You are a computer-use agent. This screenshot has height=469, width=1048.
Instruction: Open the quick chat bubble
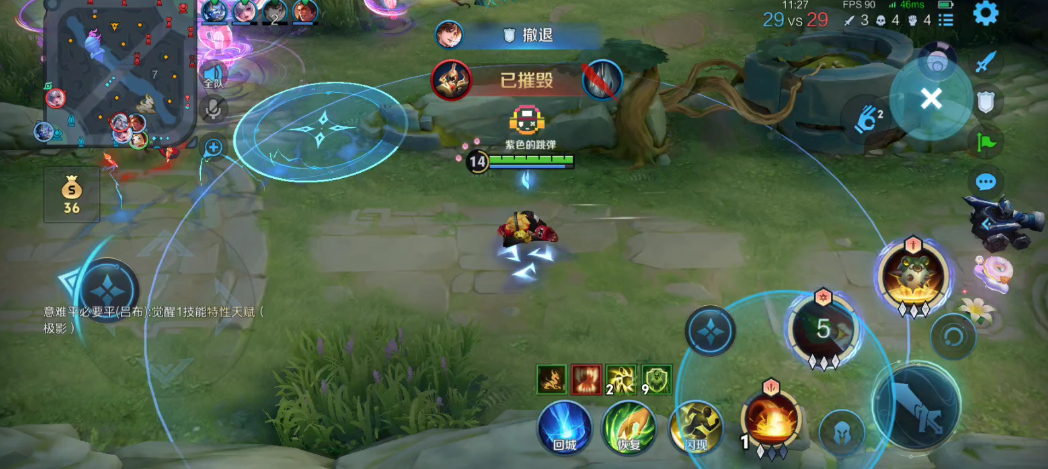pyautogui.click(x=987, y=182)
